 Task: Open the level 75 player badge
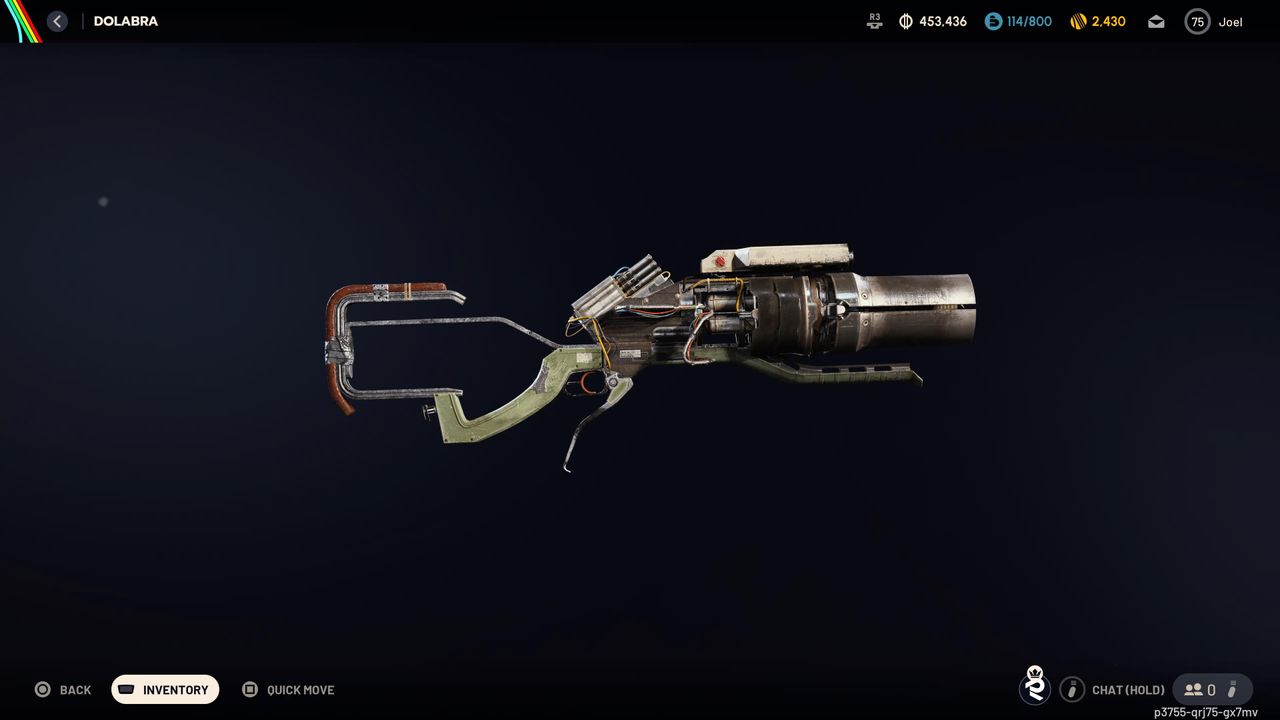pyautogui.click(x=1197, y=21)
